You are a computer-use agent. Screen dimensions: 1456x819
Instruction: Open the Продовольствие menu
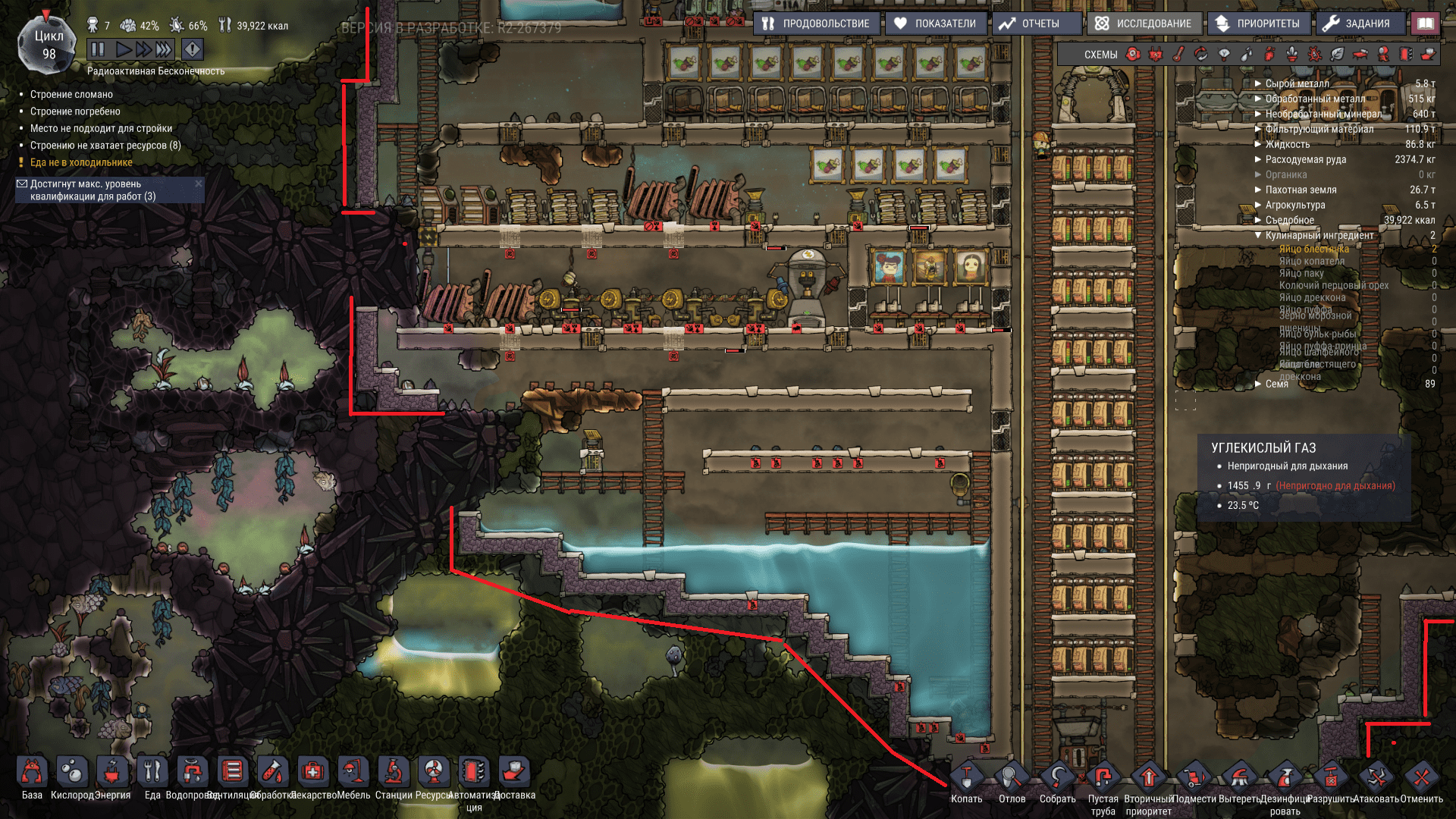816,24
